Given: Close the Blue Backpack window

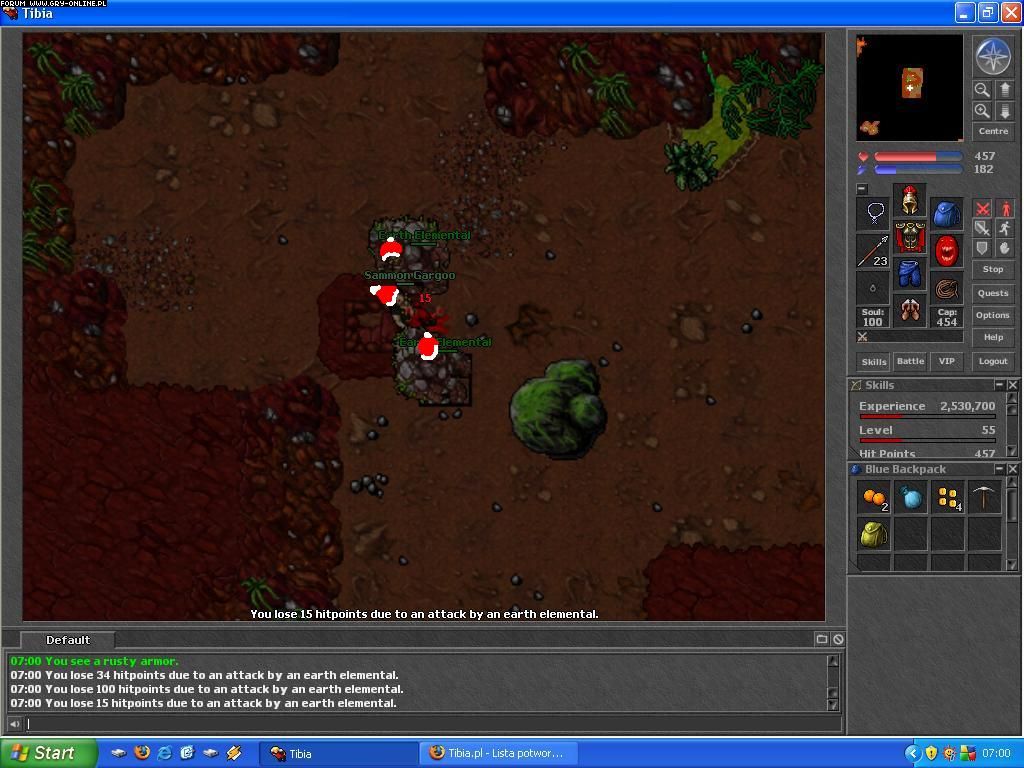Looking at the screenshot, I should click(1013, 469).
